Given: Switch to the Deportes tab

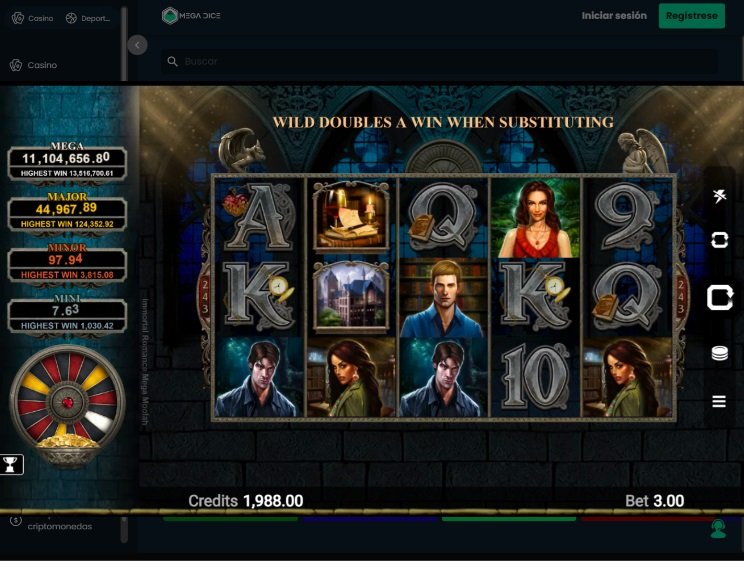Looking at the screenshot, I should pyautogui.click(x=88, y=18).
